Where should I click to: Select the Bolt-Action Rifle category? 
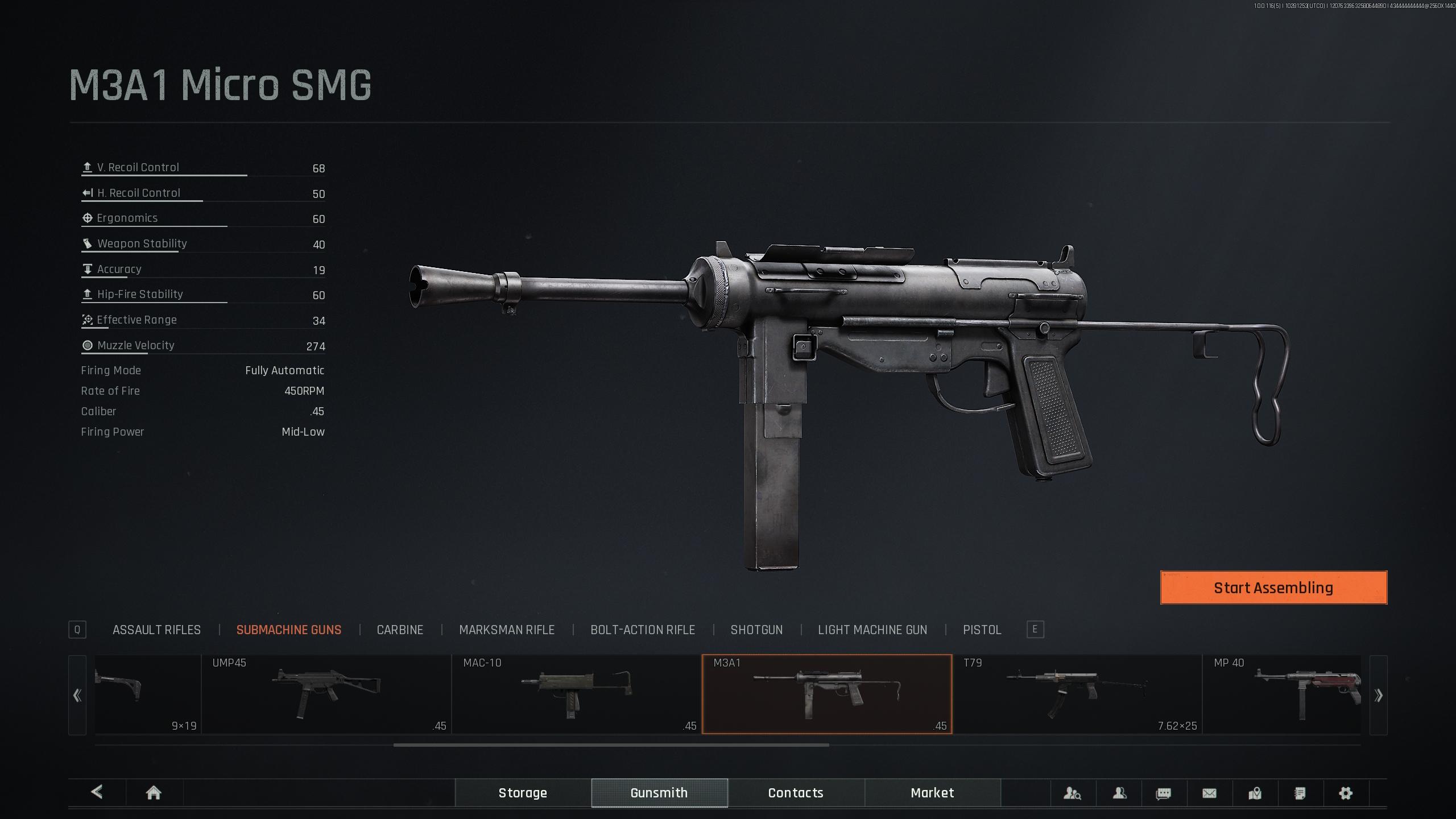[x=642, y=630]
